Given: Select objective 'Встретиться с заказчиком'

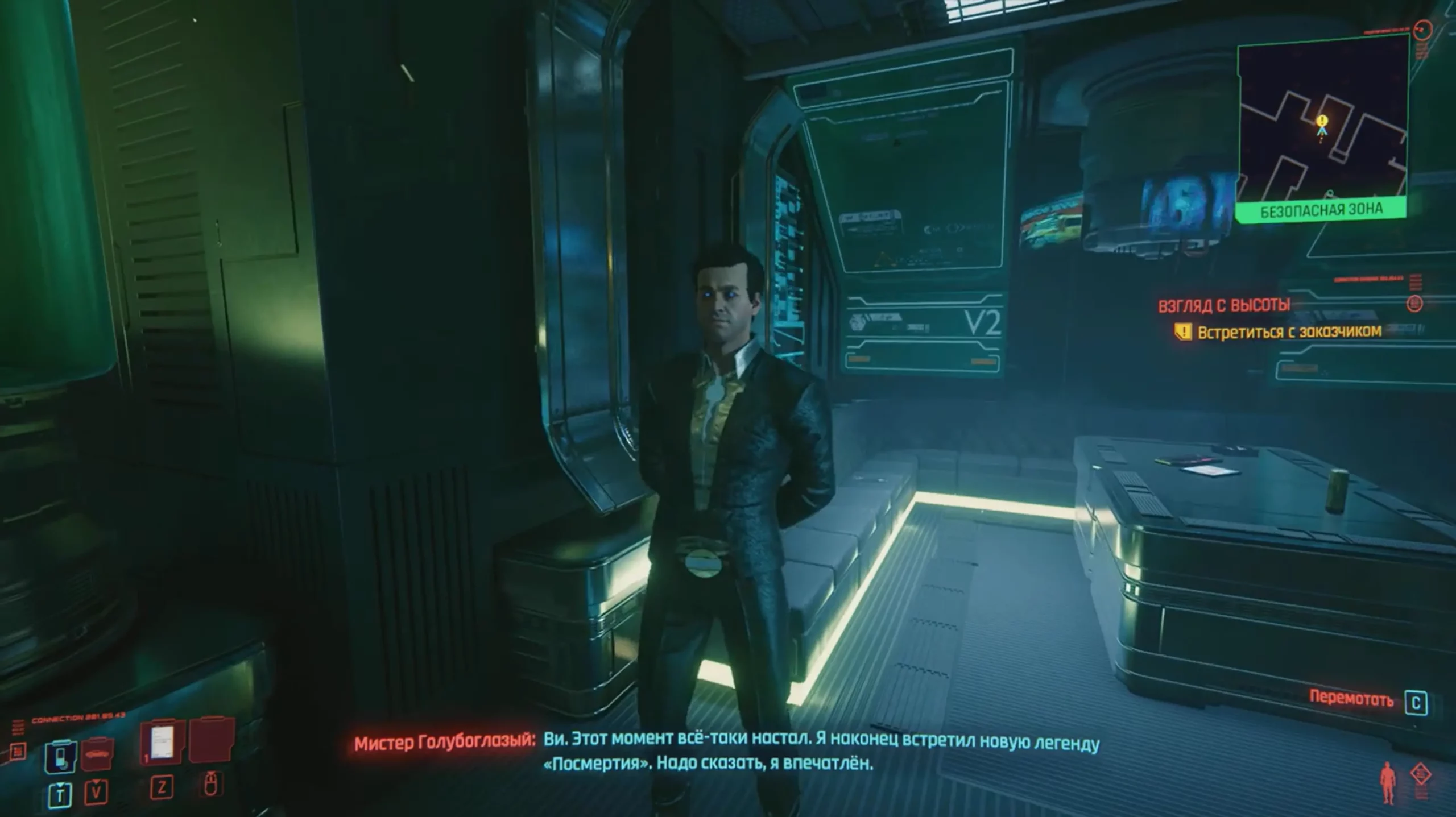Looking at the screenshot, I should coord(1289,331).
